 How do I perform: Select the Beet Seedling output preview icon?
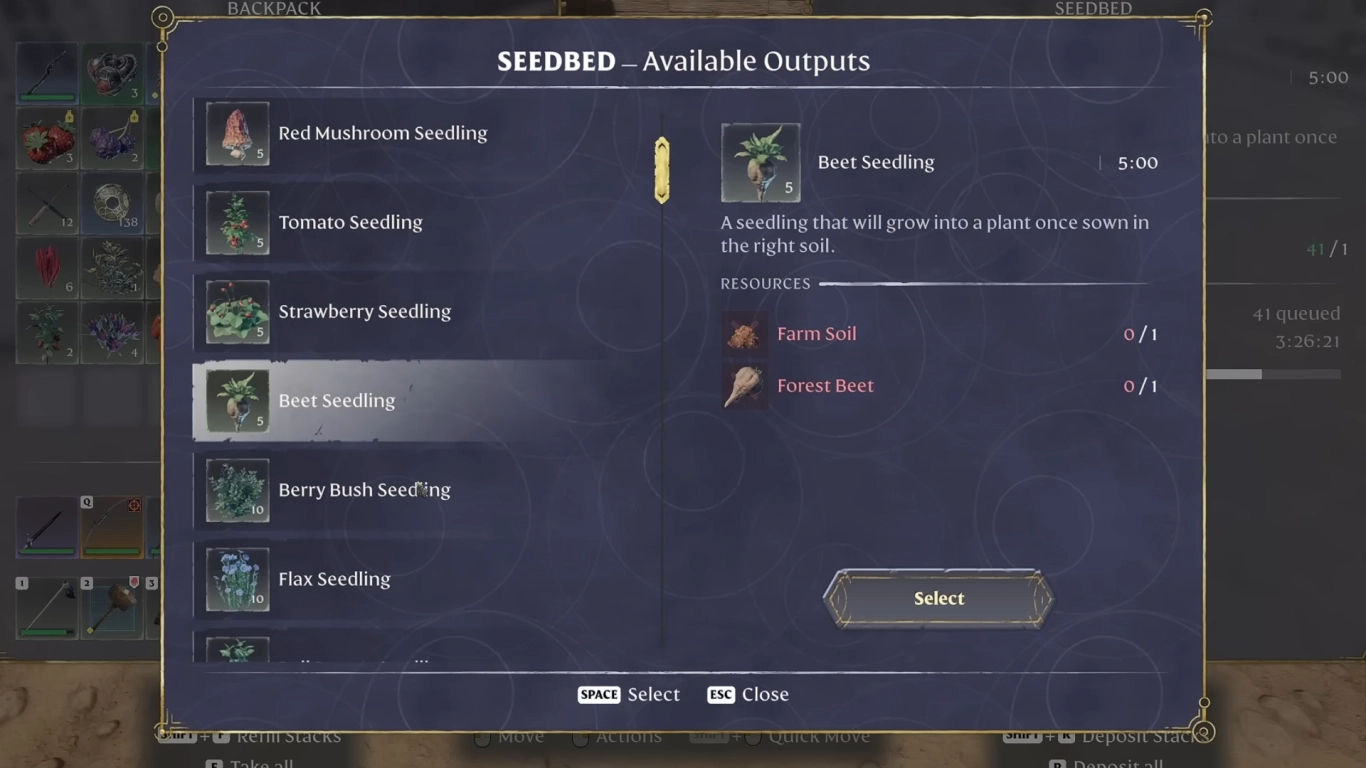(x=761, y=161)
